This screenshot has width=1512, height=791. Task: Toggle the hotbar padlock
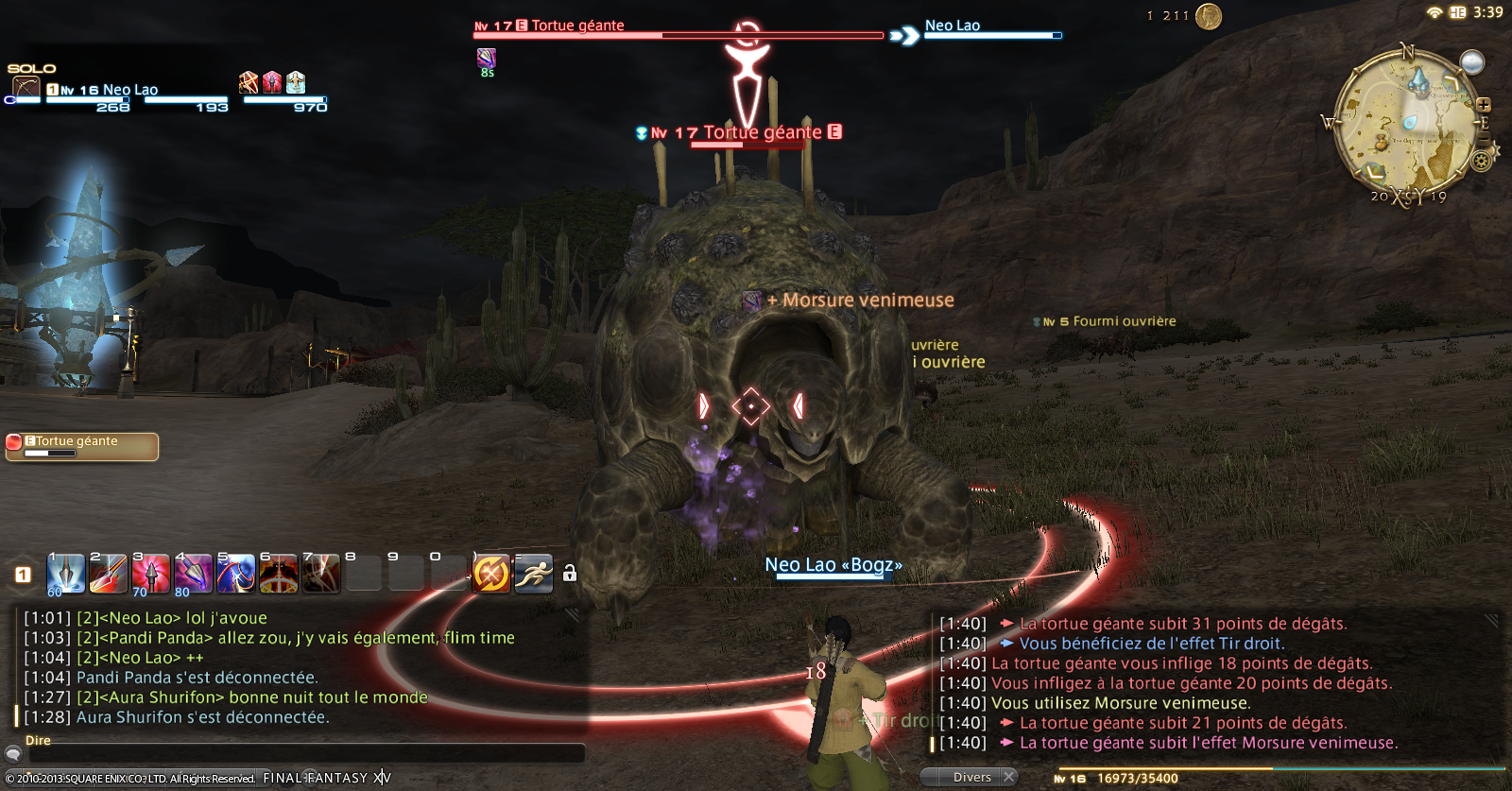570,574
